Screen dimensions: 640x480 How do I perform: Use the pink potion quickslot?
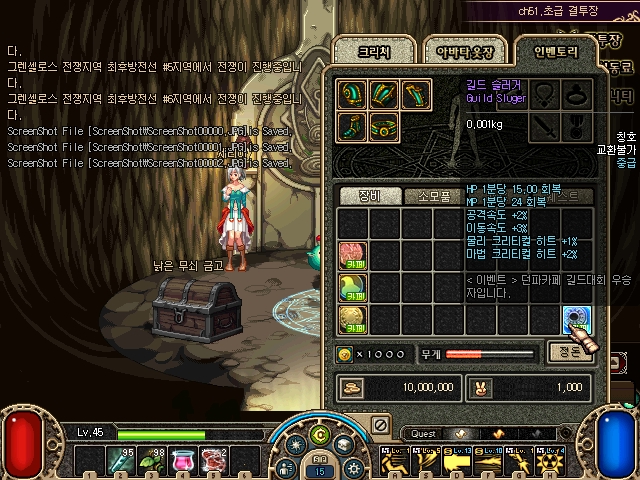pyautogui.click(x=184, y=462)
